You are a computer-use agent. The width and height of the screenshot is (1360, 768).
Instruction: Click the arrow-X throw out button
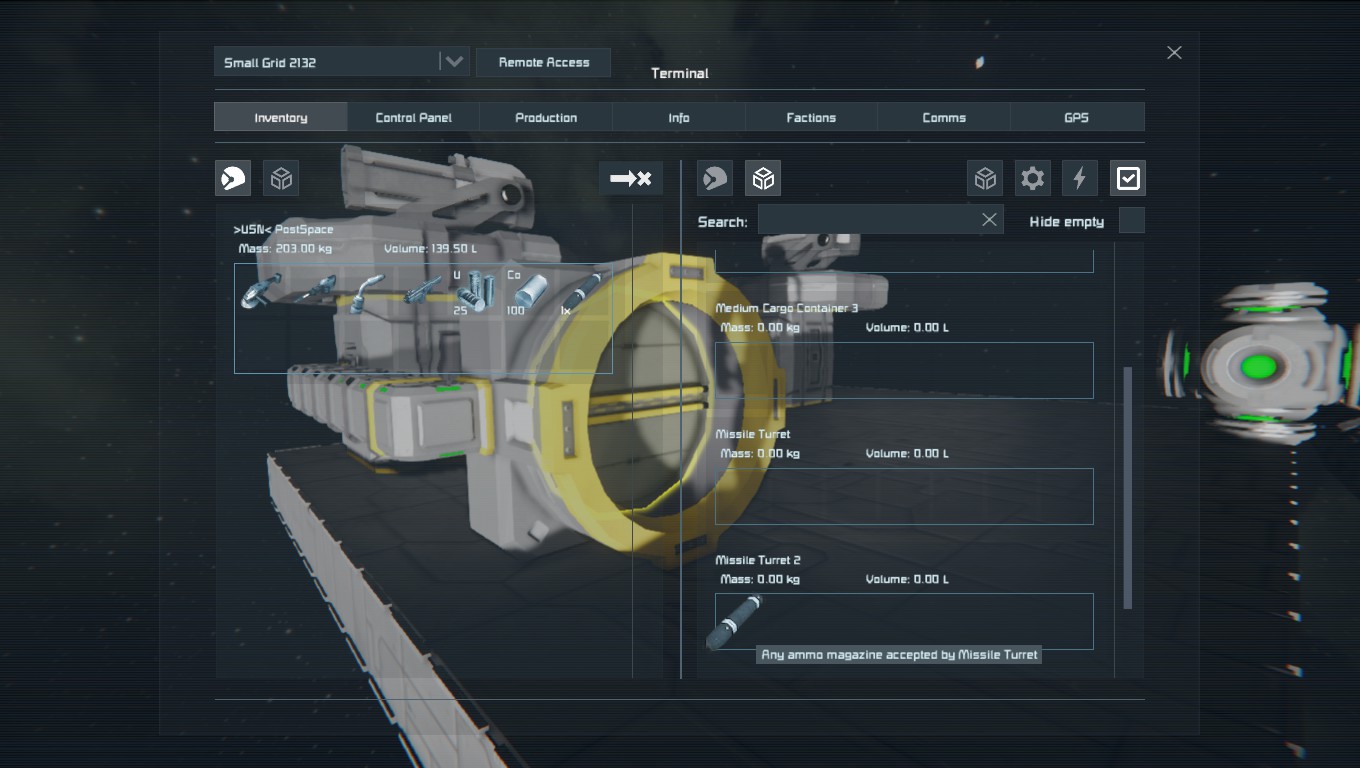click(631, 179)
